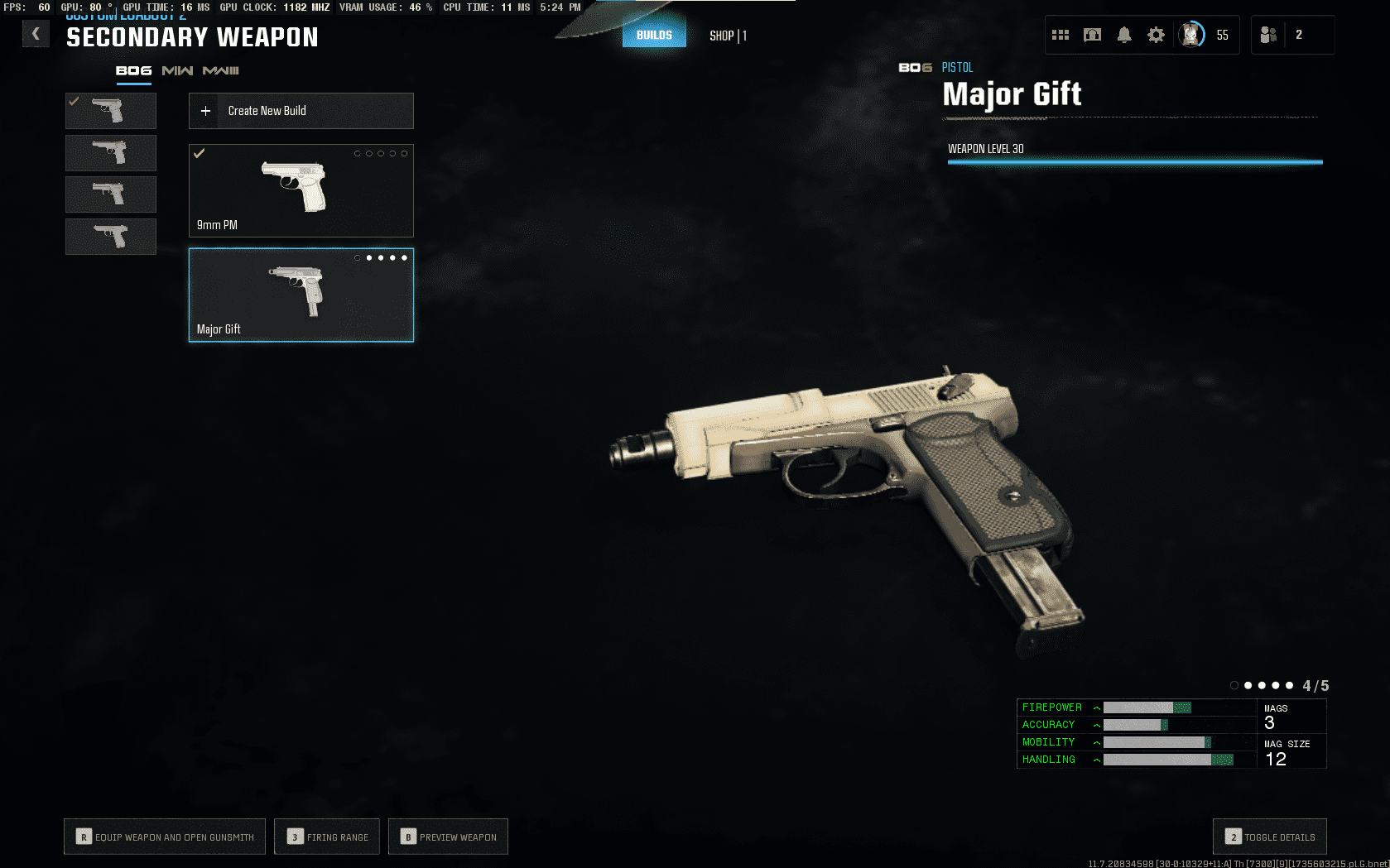Open the grid menu icon
Viewport: 1390px width, 868px height.
coord(1061,35)
